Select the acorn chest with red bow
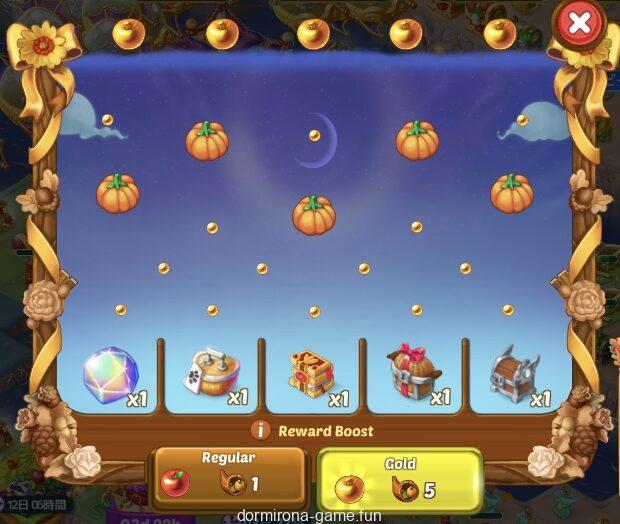 pyautogui.click(x=415, y=376)
